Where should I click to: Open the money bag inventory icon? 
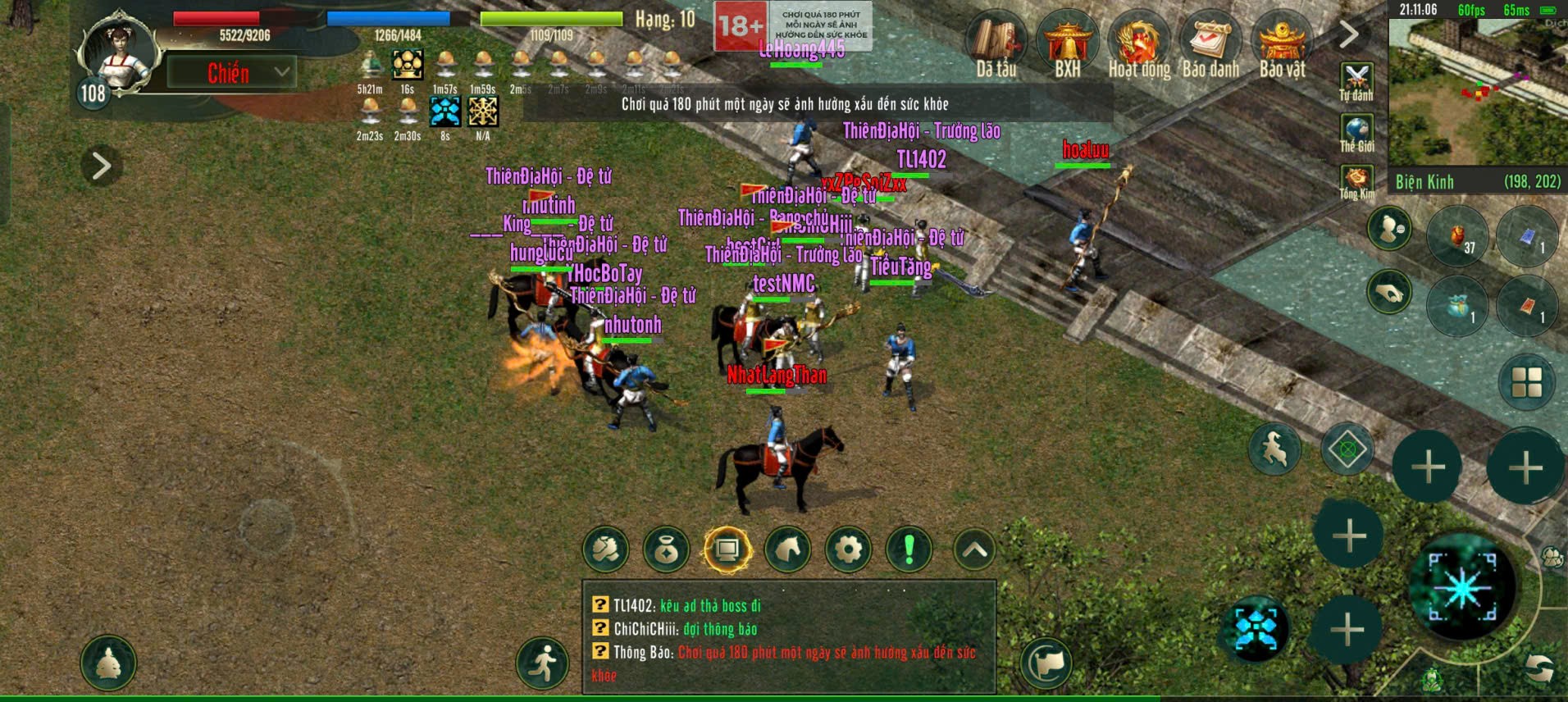[x=666, y=549]
